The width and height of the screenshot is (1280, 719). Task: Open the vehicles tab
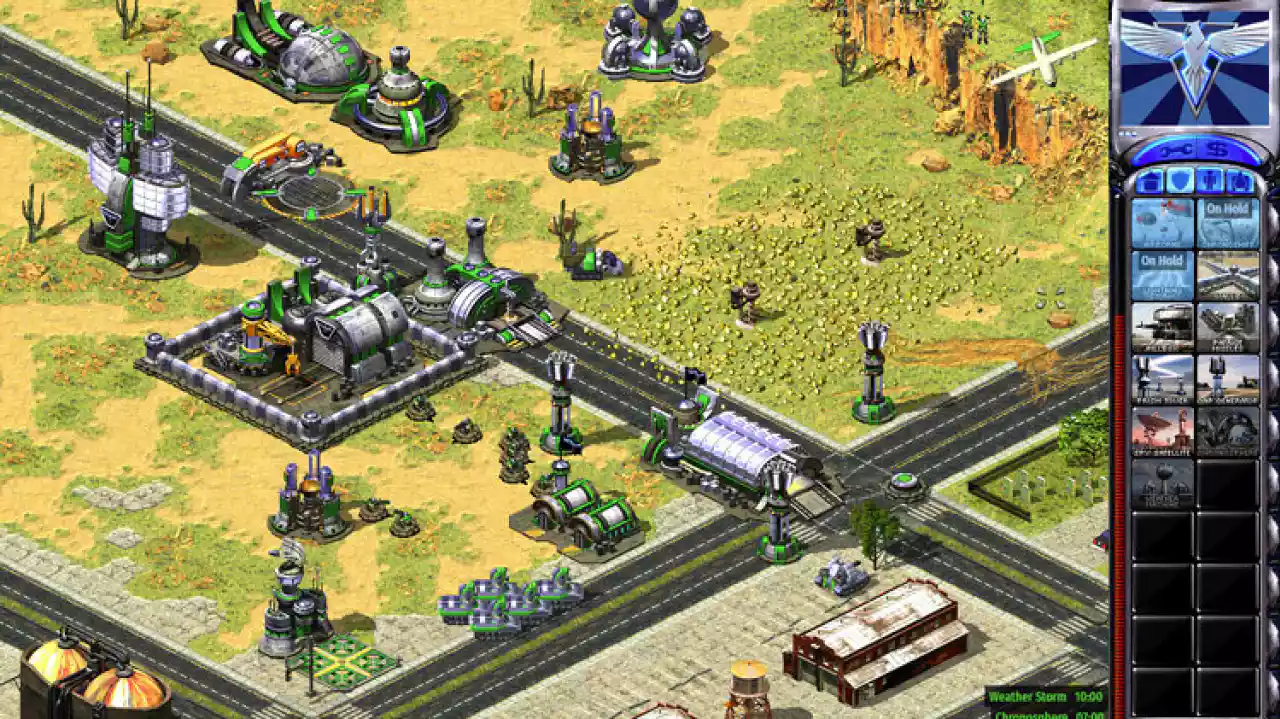tap(1240, 182)
